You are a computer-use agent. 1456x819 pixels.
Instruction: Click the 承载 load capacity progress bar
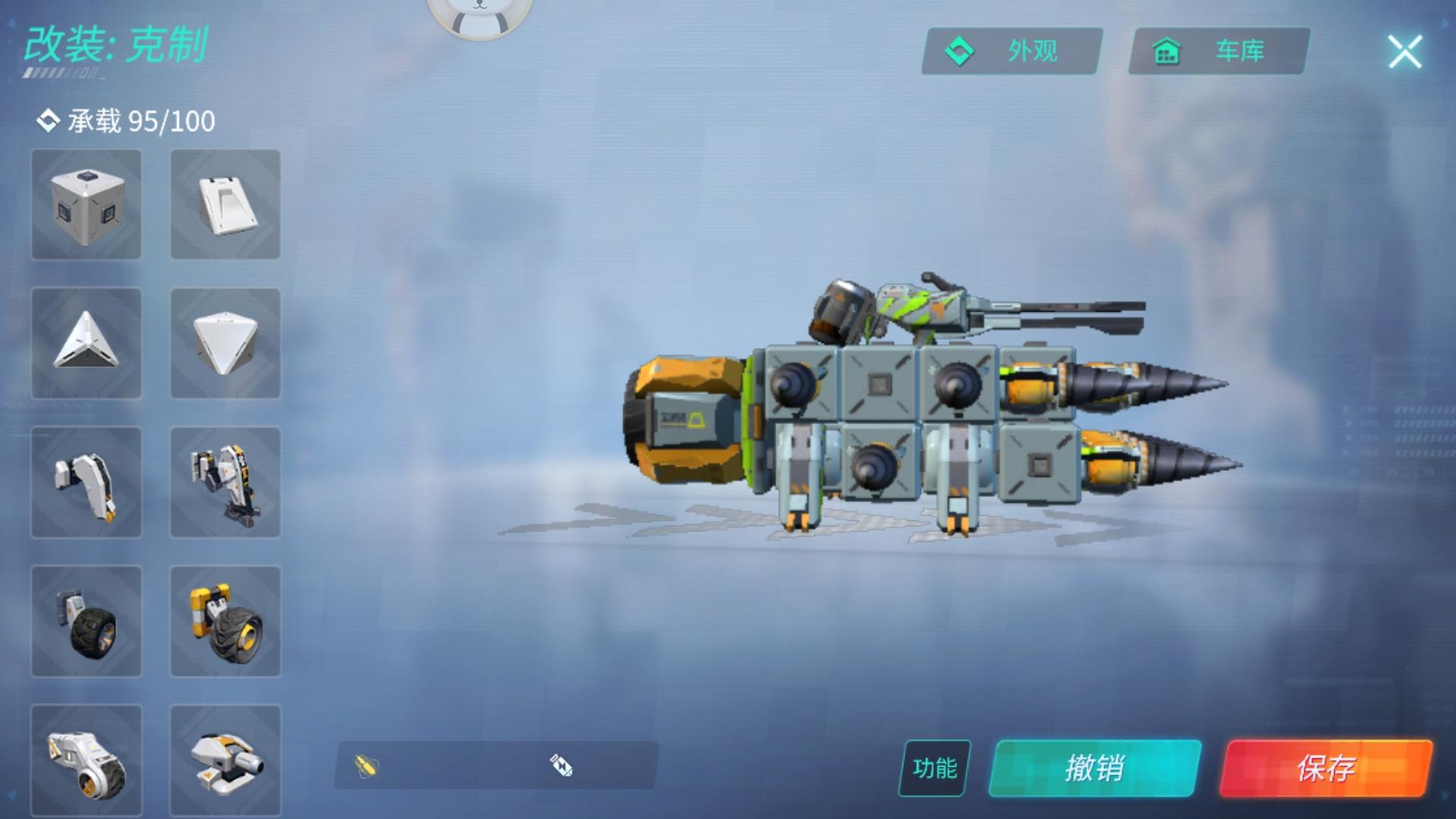(121, 121)
